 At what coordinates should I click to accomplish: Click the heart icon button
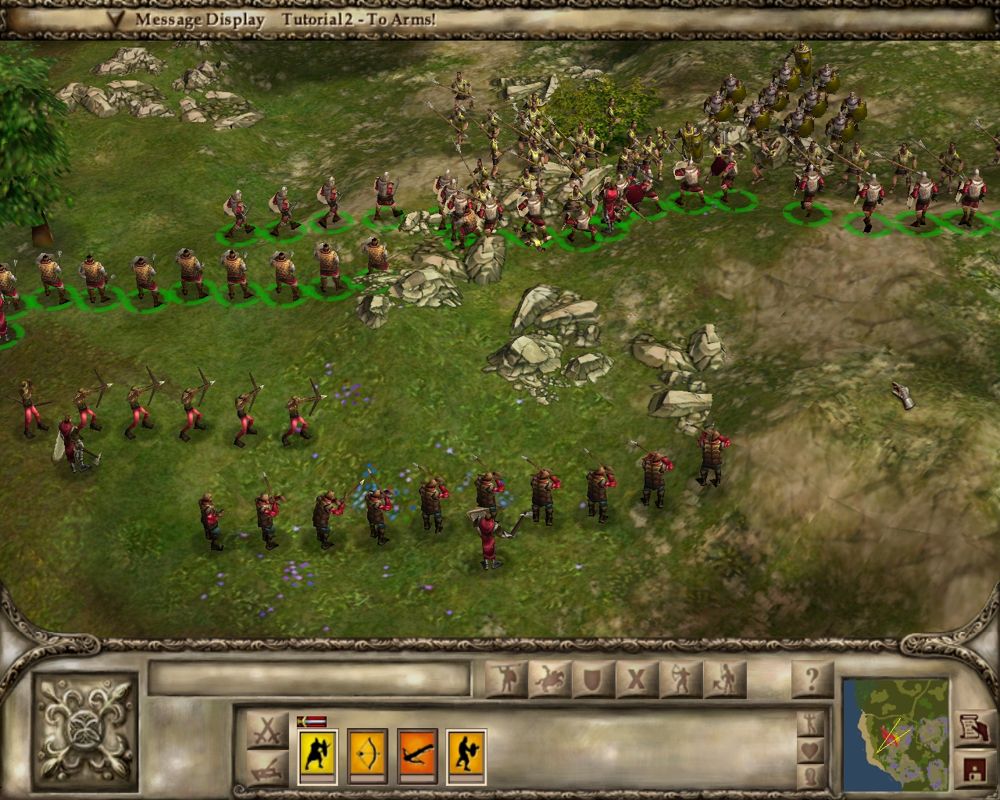click(811, 750)
